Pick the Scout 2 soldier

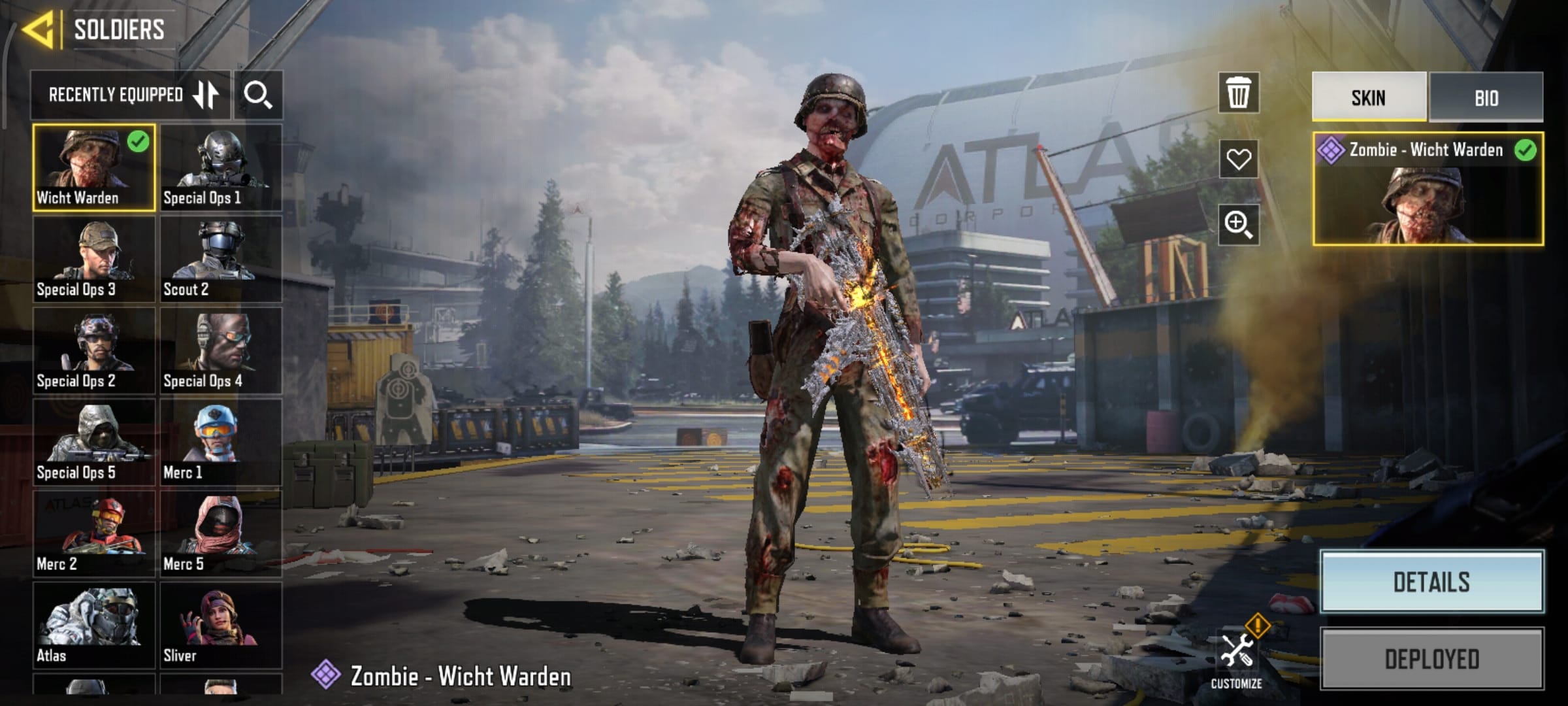(x=221, y=259)
